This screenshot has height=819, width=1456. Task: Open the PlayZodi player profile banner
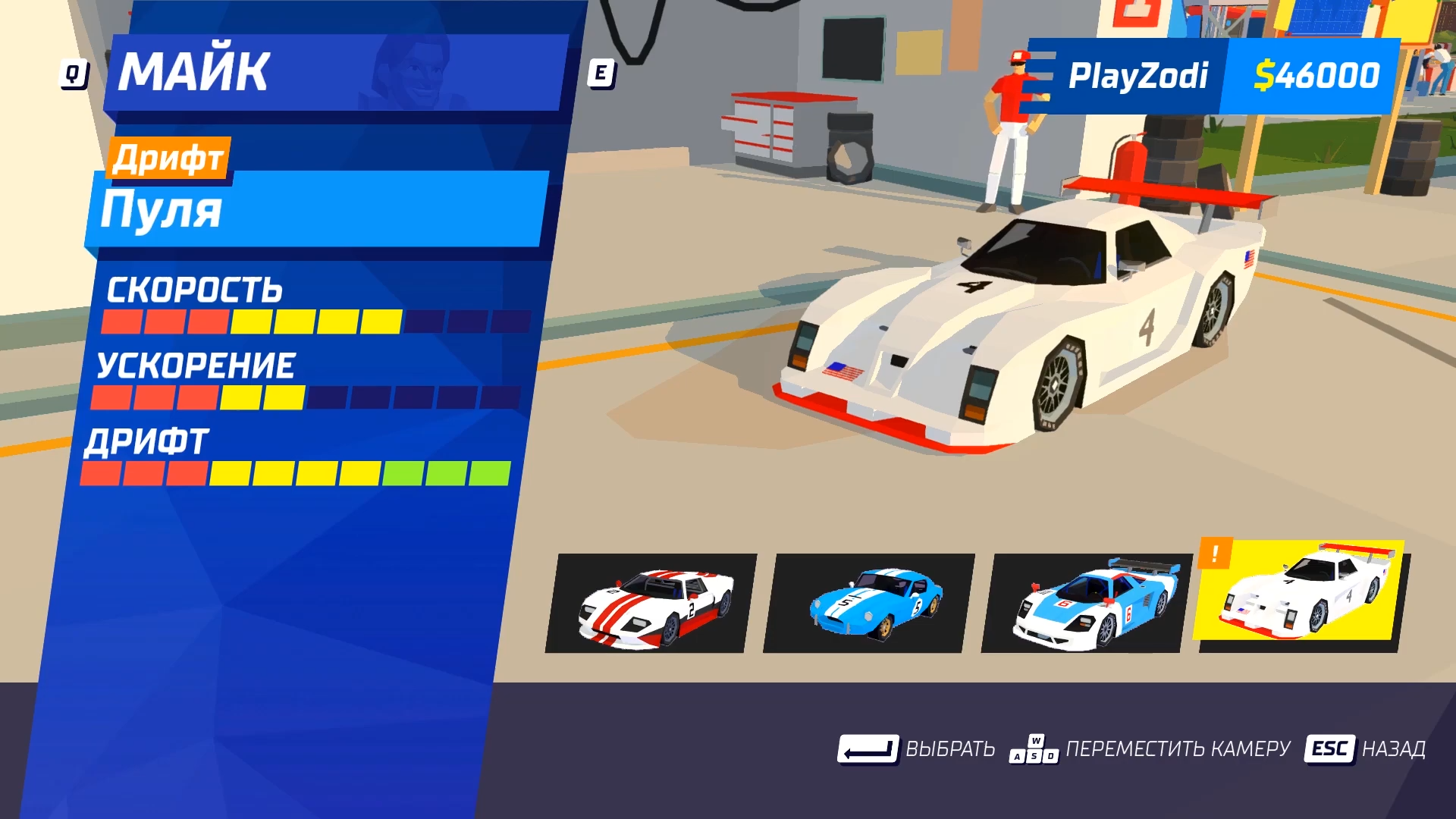point(1137,76)
